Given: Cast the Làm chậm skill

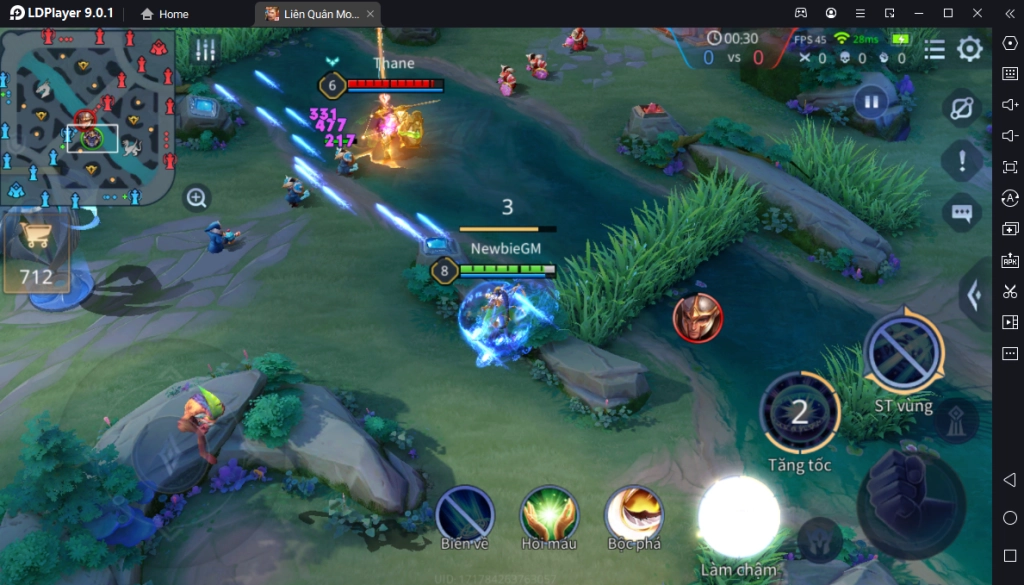Looking at the screenshot, I should [739, 516].
